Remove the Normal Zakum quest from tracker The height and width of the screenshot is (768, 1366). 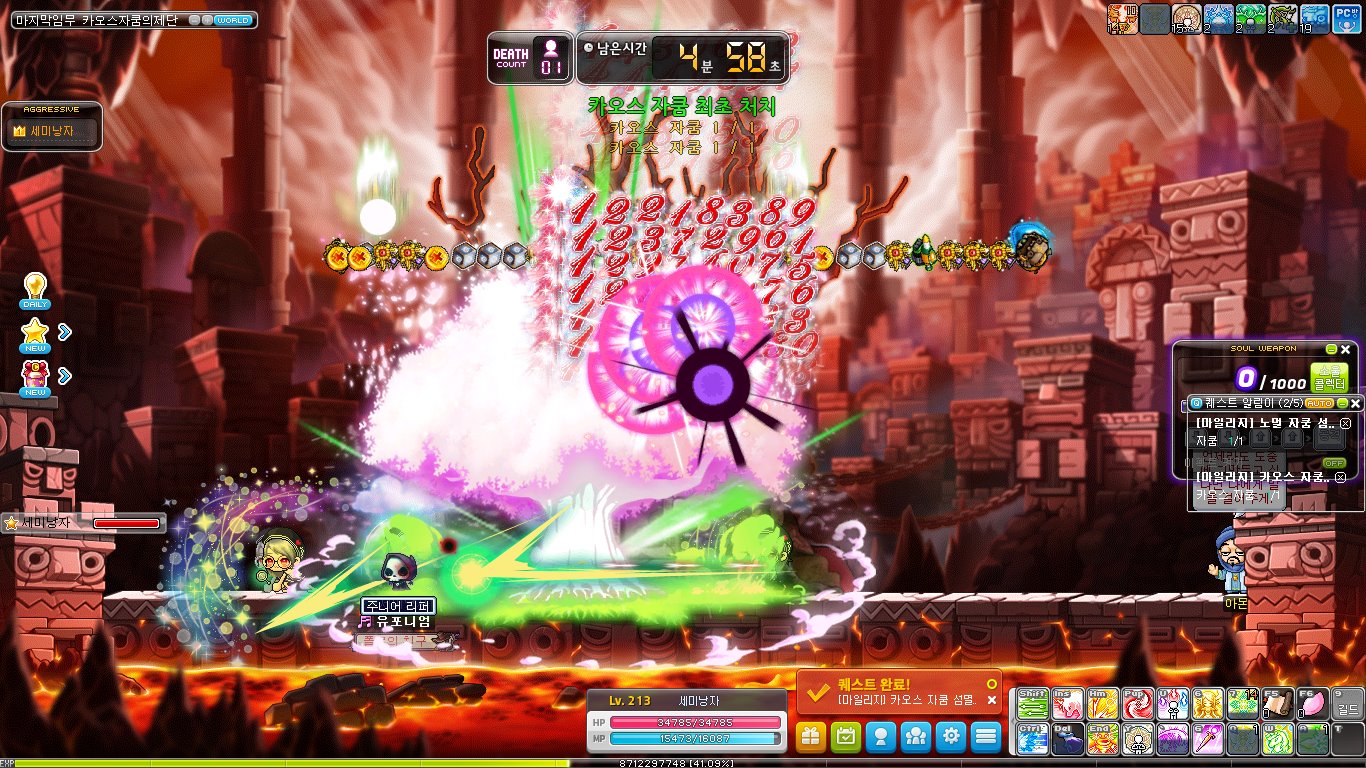coord(1345,424)
